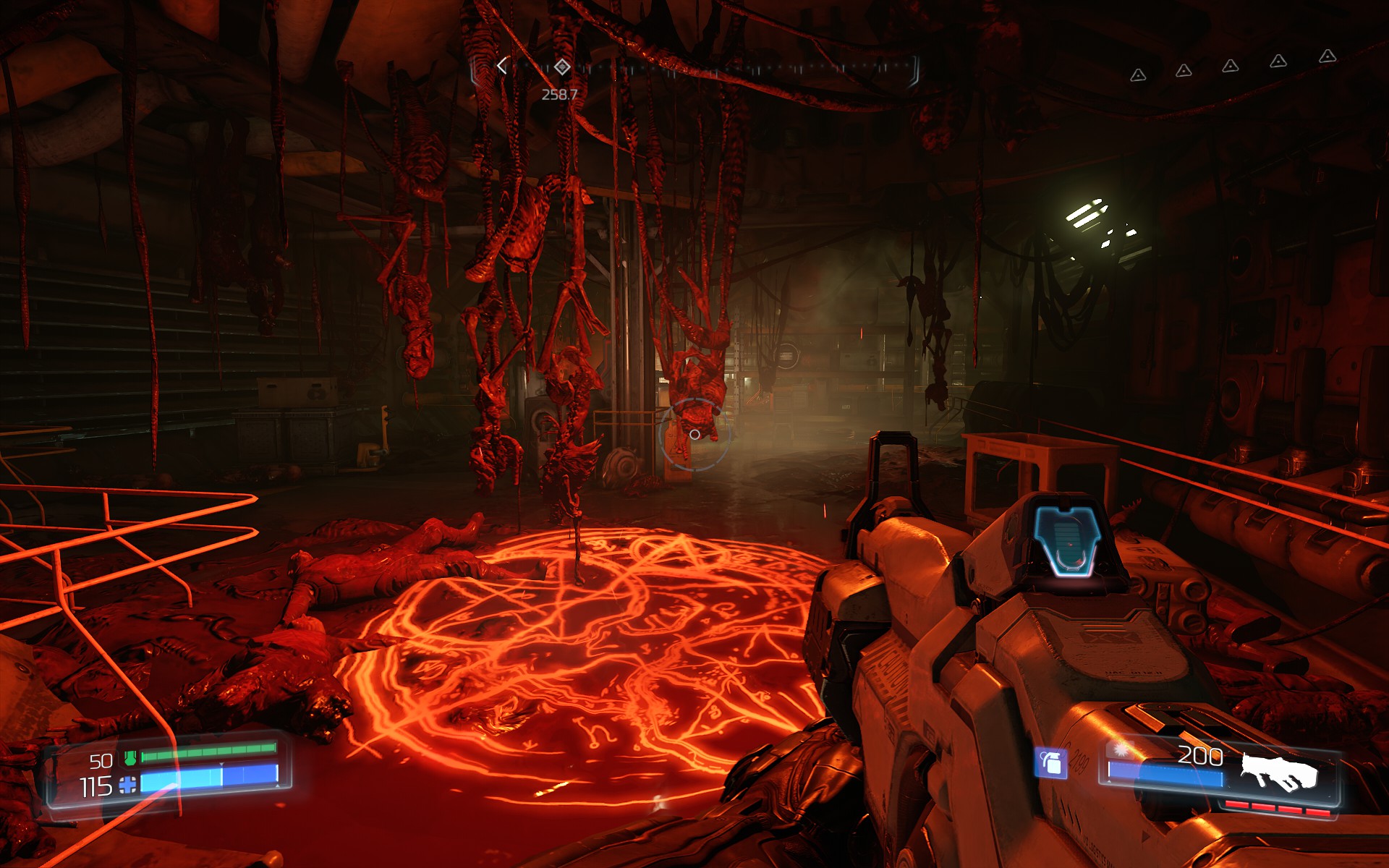Select the plasma rifle weapon icon
The image size is (1389, 868).
pyautogui.click(x=1278, y=773)
